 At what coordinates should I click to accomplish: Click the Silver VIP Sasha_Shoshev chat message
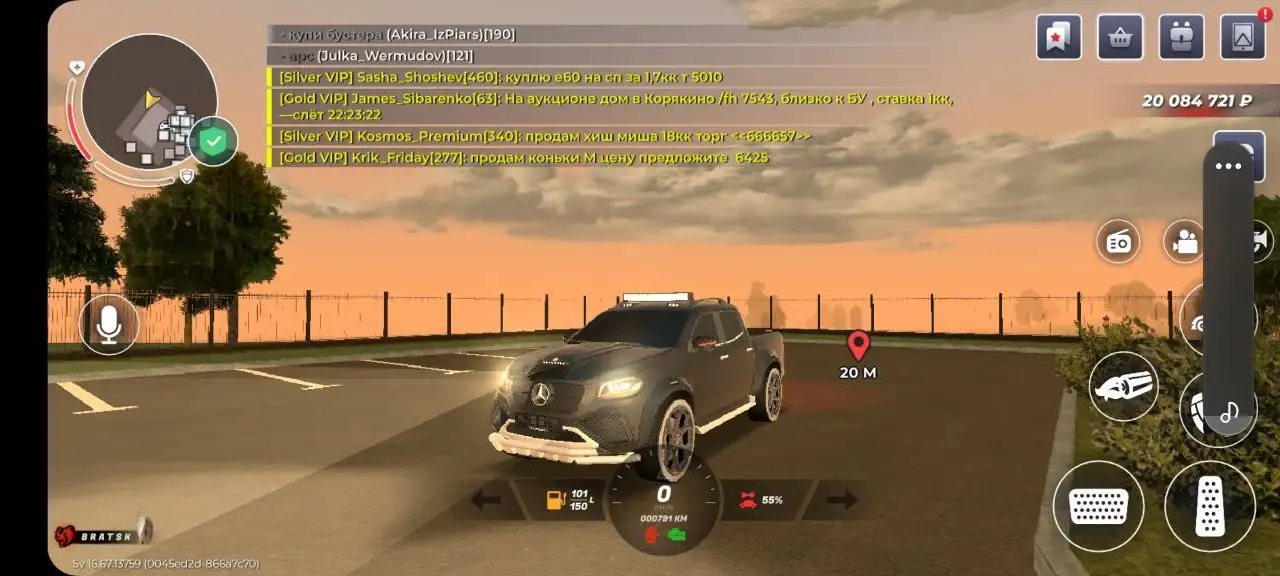(x=500, y=77)
